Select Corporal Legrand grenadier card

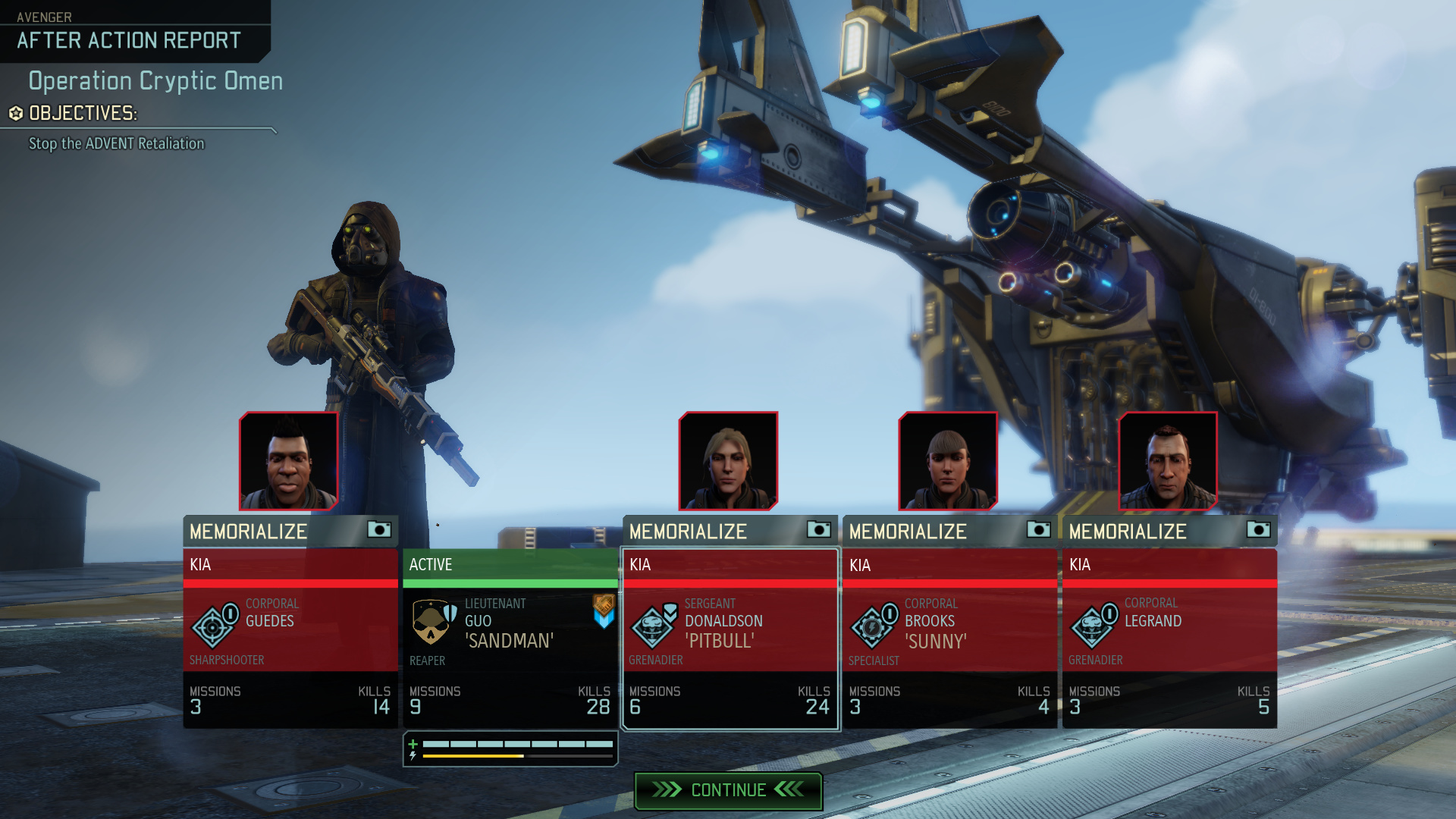[1169, 639]
